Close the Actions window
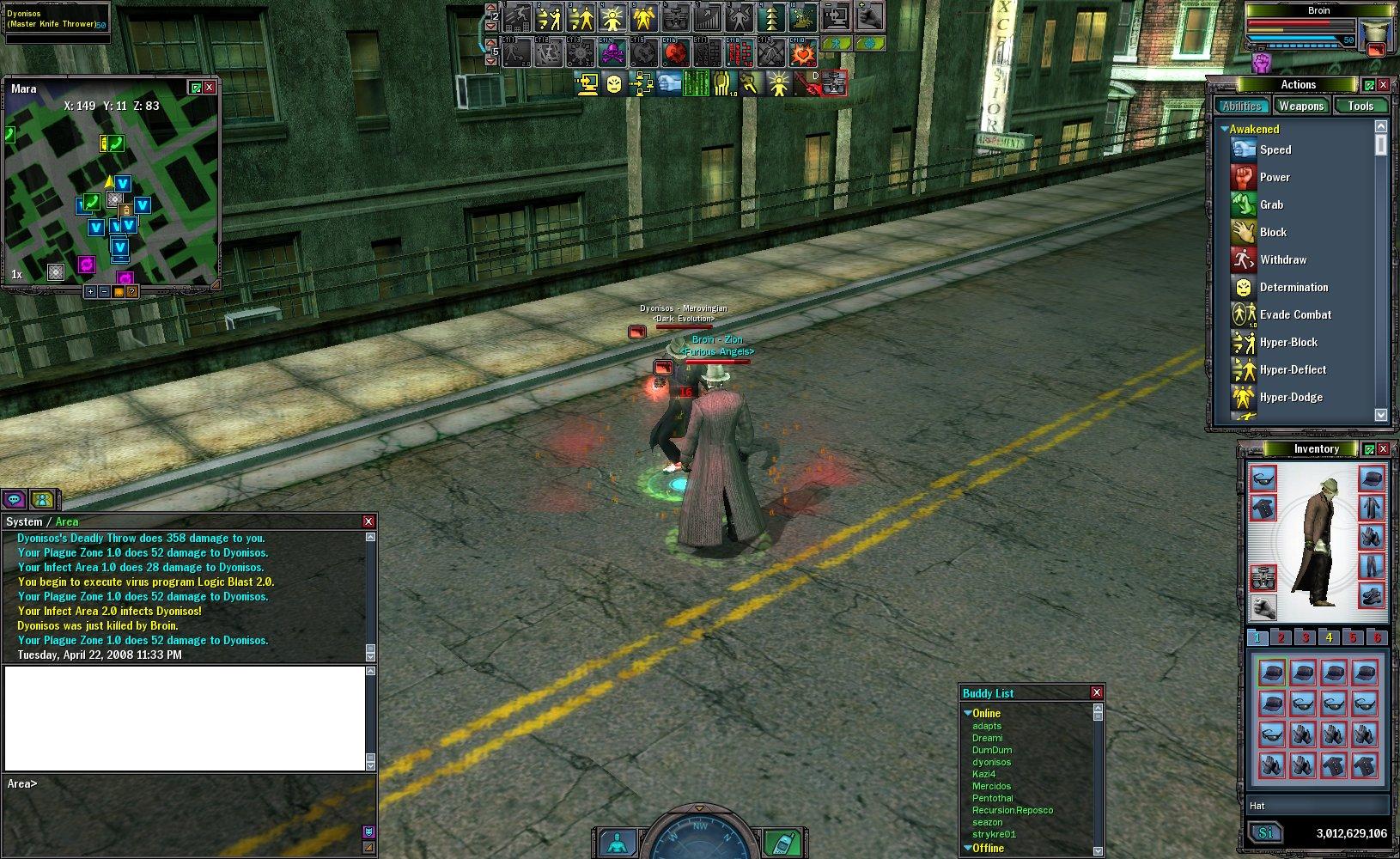 point(1383,84)
